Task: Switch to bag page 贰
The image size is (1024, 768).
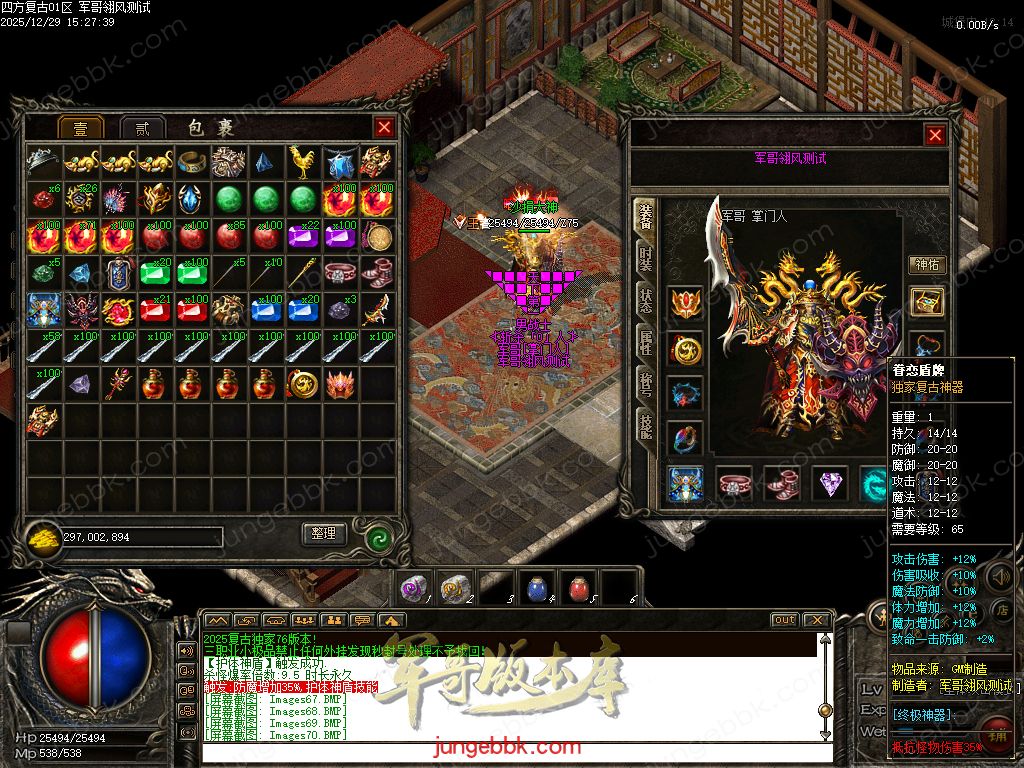Action: pyautogui.click(x=142, y=128)
